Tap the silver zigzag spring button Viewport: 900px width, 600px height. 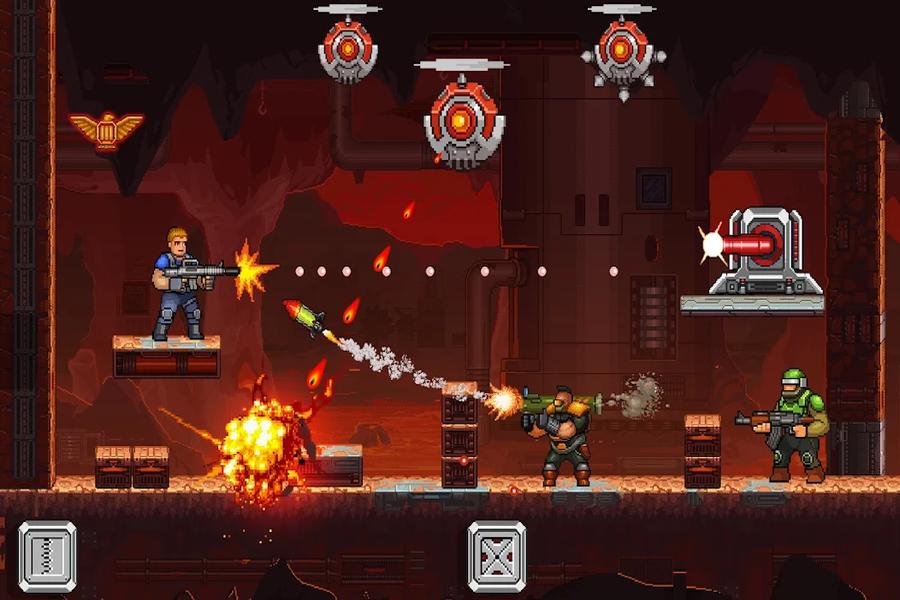(x=47, y=556)
